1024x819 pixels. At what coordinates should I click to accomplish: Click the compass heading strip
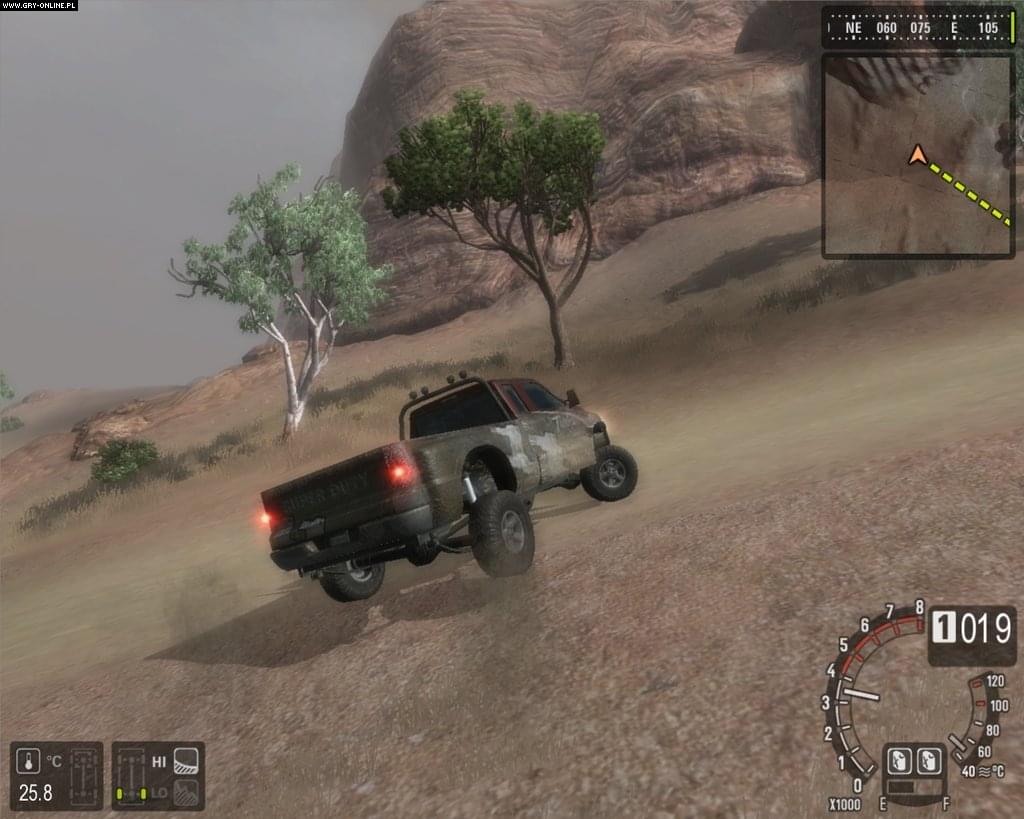pos(918,28)
